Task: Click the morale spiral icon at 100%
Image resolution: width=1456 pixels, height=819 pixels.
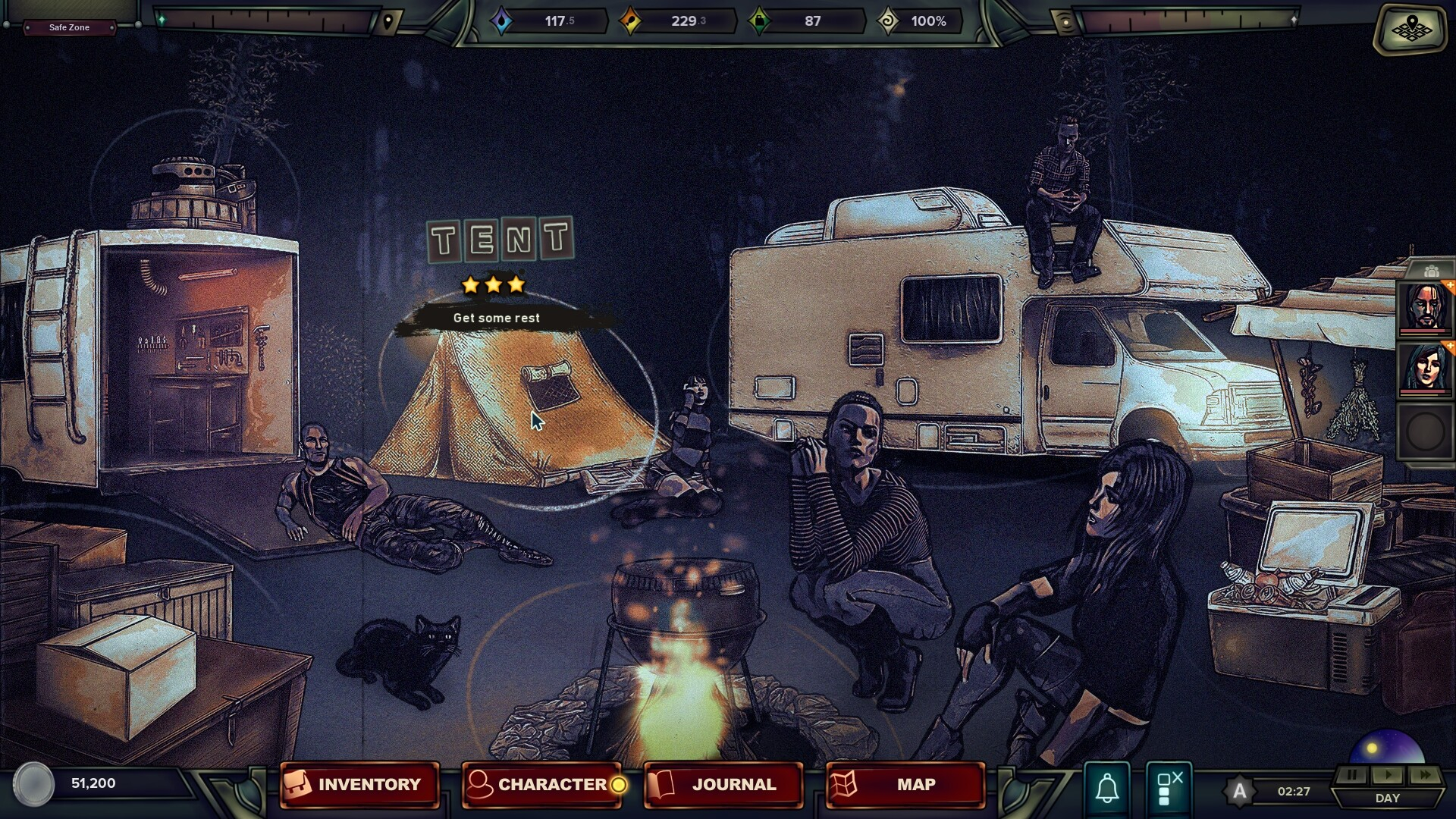Action: click(x=886, y=21)
